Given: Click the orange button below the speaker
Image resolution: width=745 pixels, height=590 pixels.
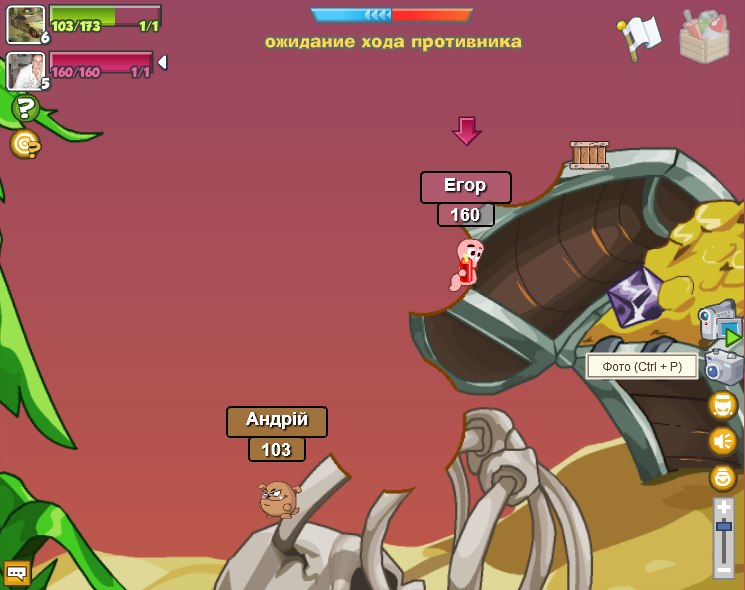Looking at the screenshot, I should (723, 477).
